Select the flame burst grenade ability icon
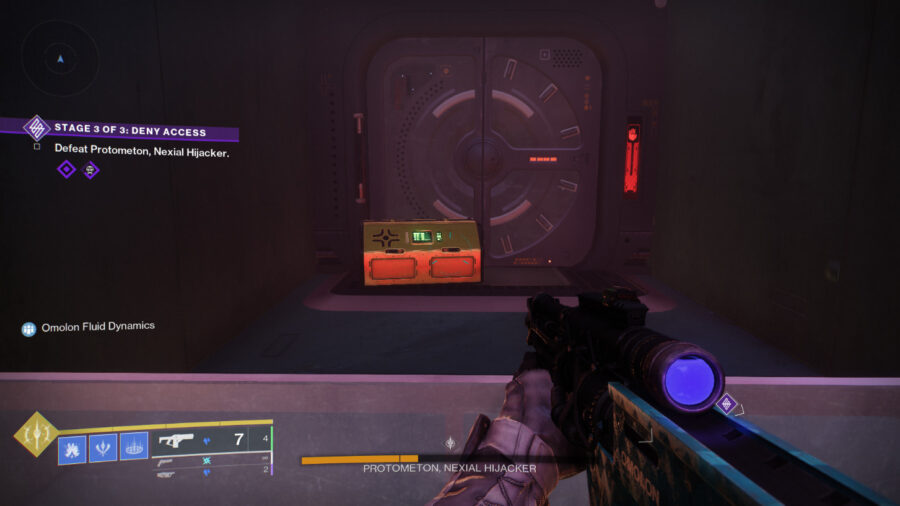900x506 pixels. pos(73,446)
